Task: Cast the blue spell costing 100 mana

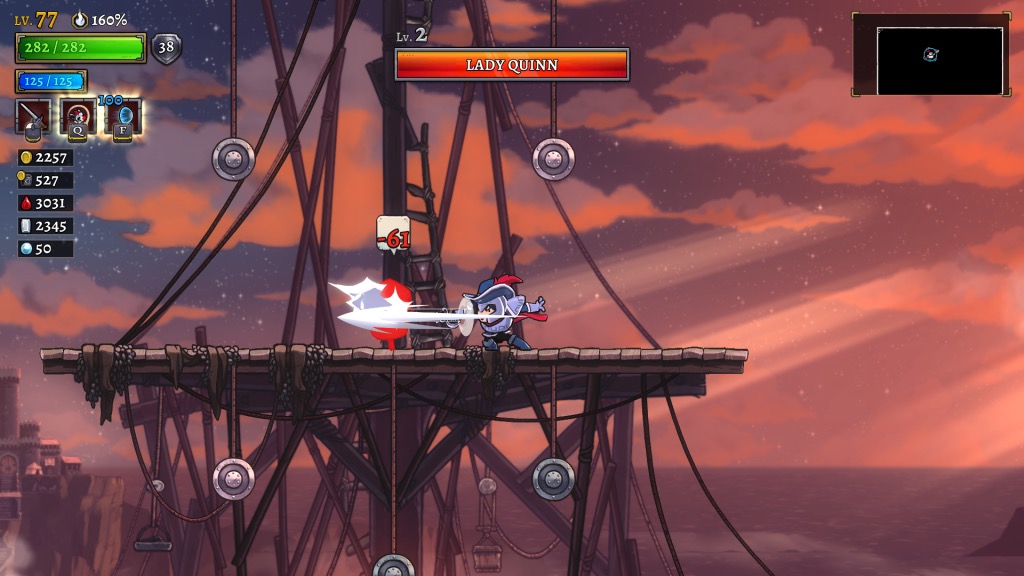Action: [123, 117]
